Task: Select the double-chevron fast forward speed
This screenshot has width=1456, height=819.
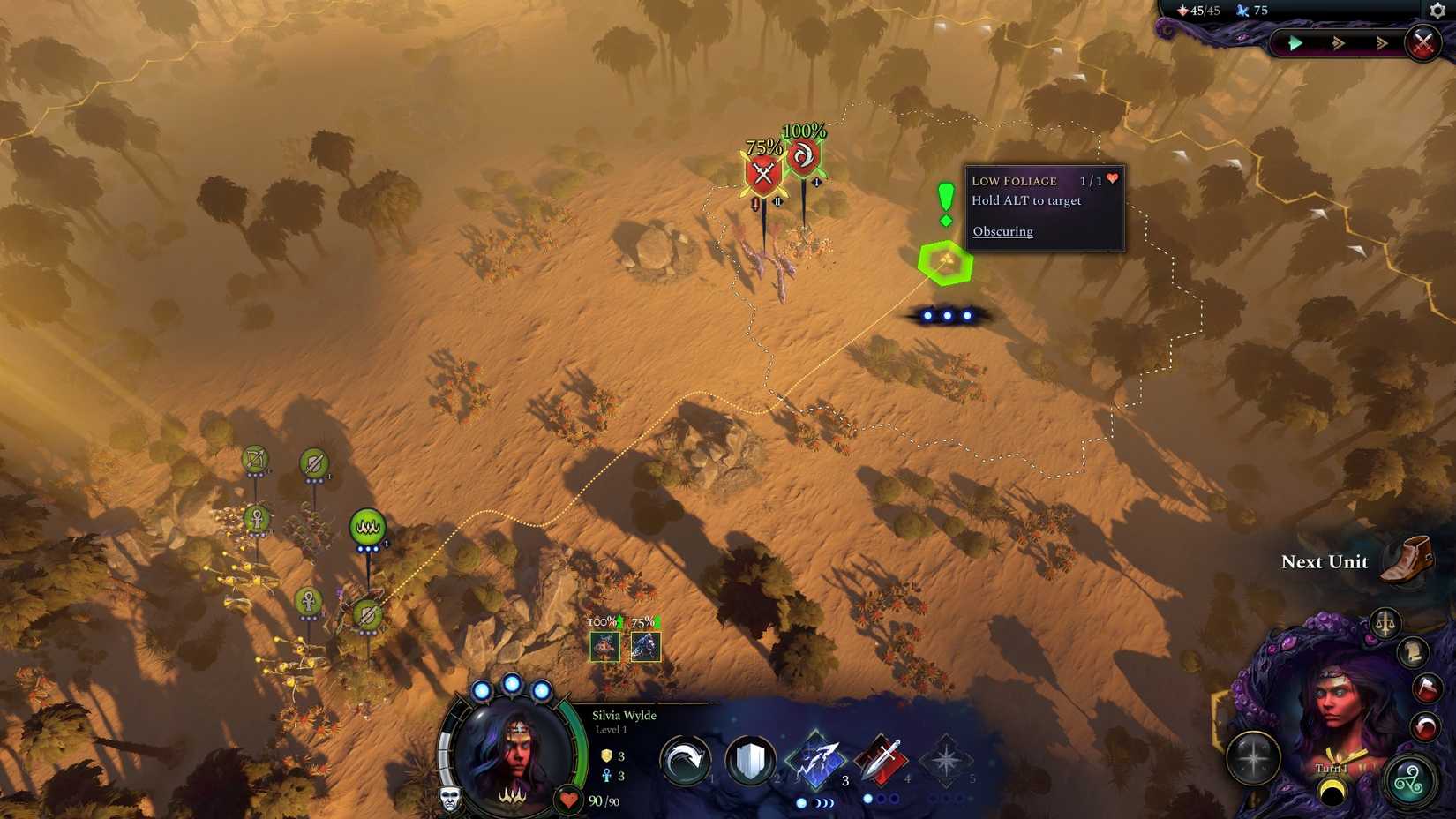Action: click(x=1337, y=41)
